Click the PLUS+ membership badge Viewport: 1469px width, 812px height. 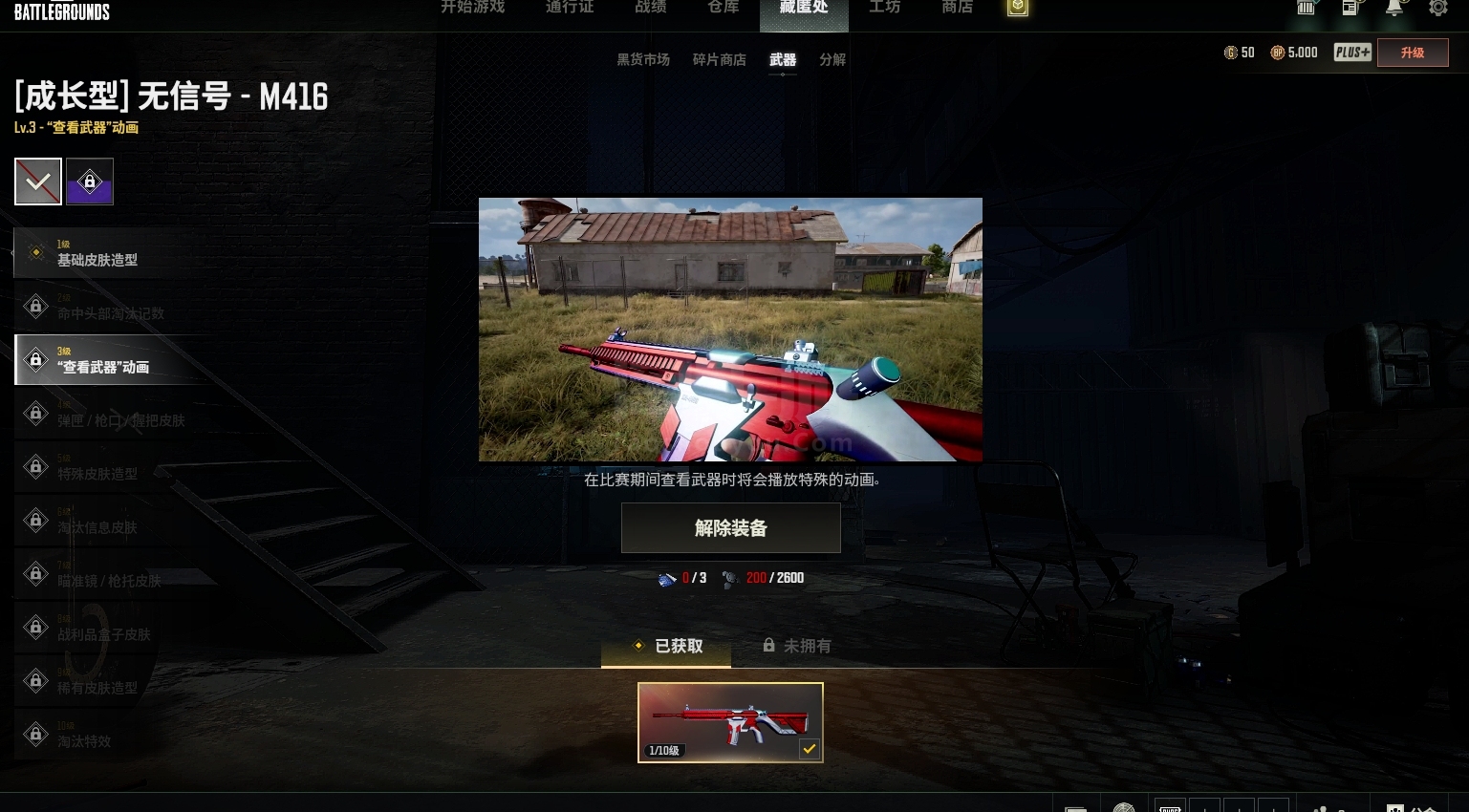click(1351, 53)
